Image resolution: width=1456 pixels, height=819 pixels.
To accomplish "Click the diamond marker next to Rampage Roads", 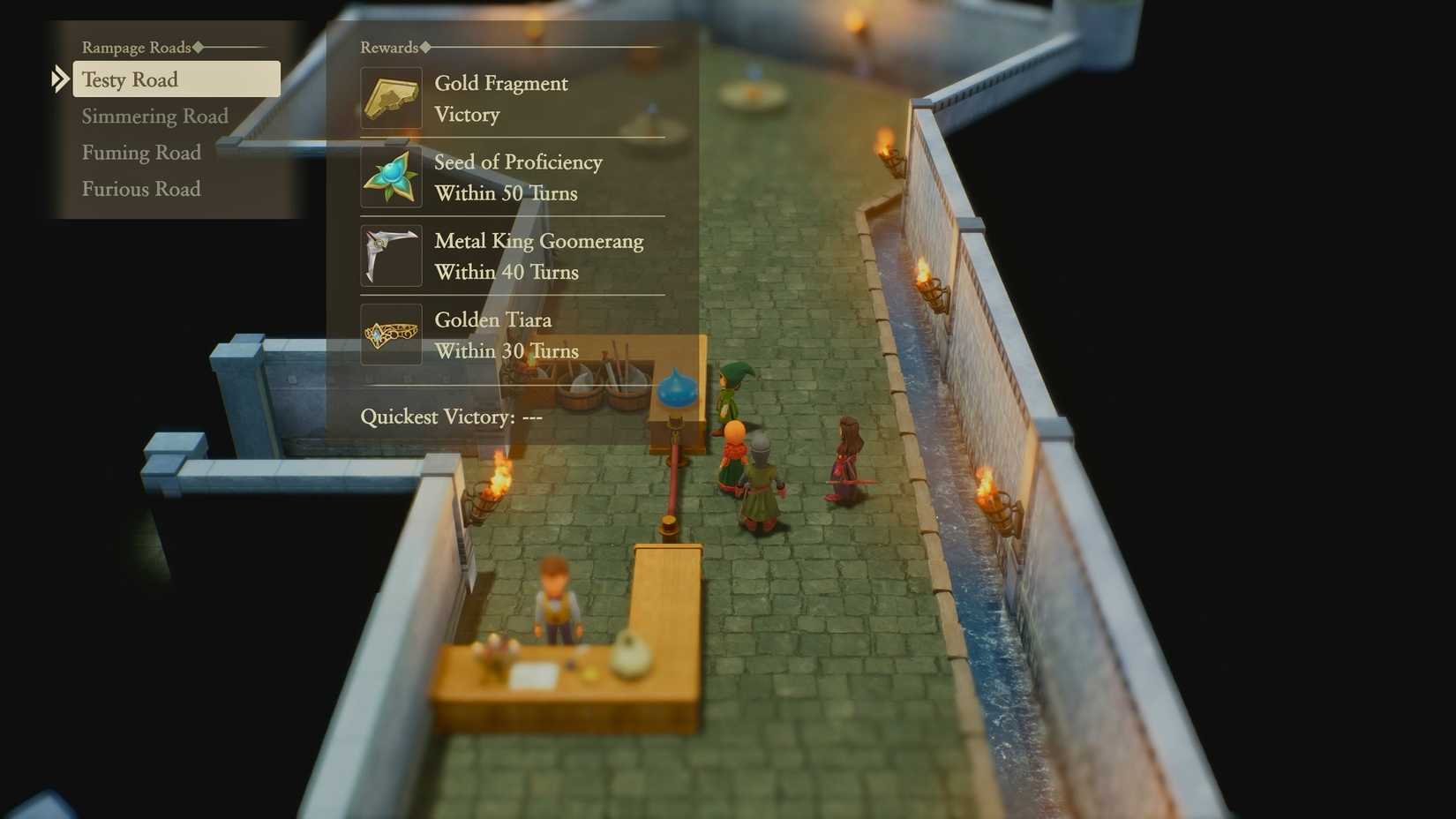I will pyautogui.click(x=196, y=47).
